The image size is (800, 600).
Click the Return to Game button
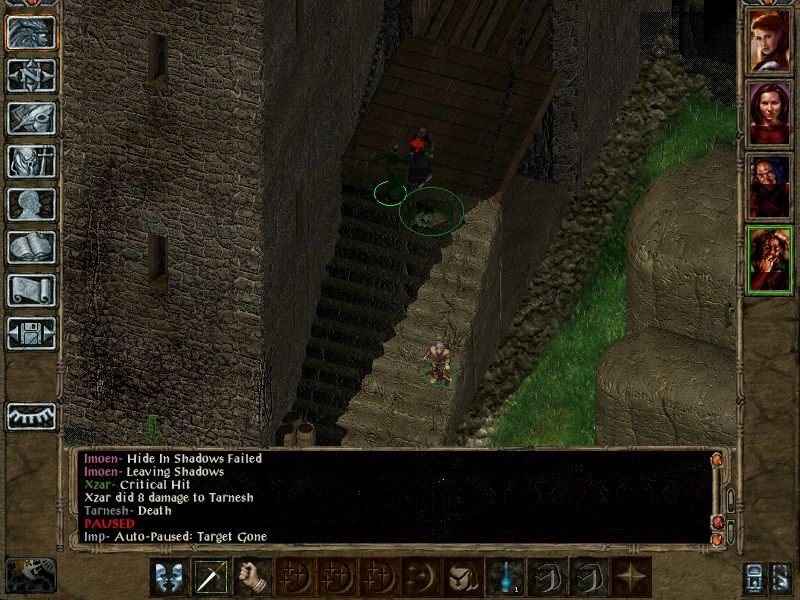31,32
